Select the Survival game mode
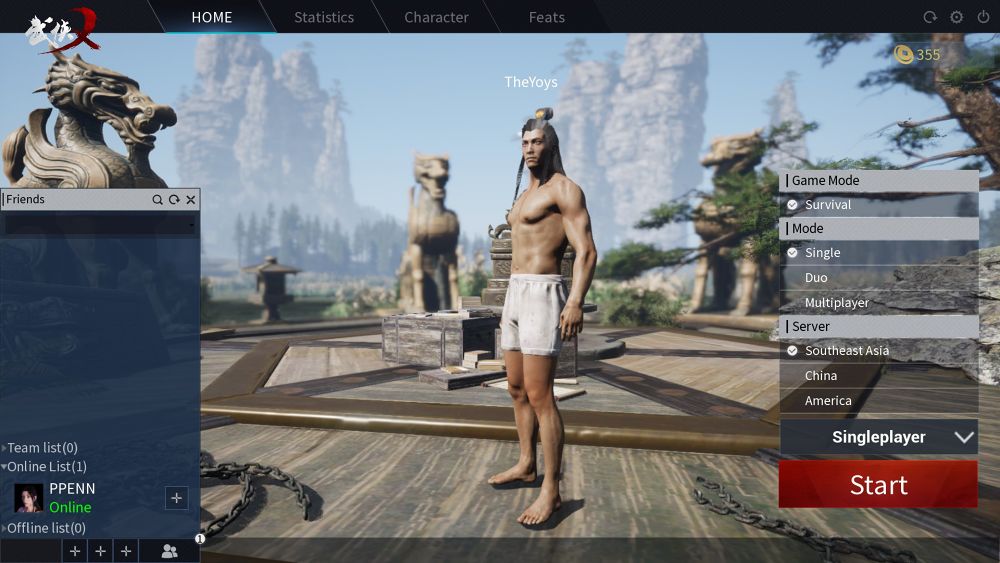Image resolution: width=1000 pixels, height=563 pixels. (827, 205)
